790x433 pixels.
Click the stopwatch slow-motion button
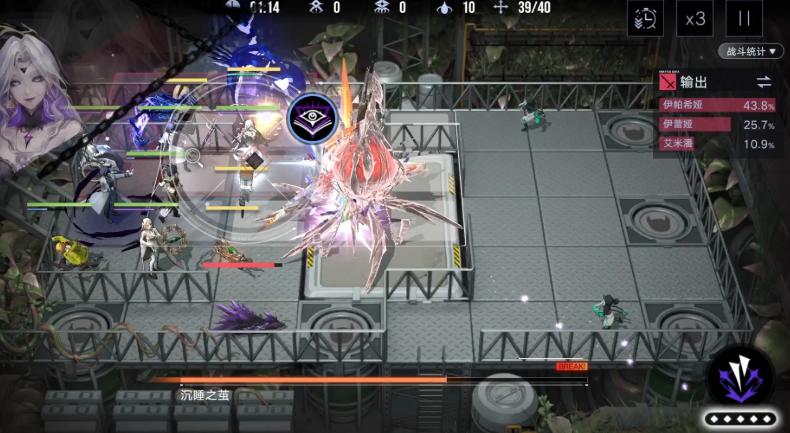[x=645, y=18]
